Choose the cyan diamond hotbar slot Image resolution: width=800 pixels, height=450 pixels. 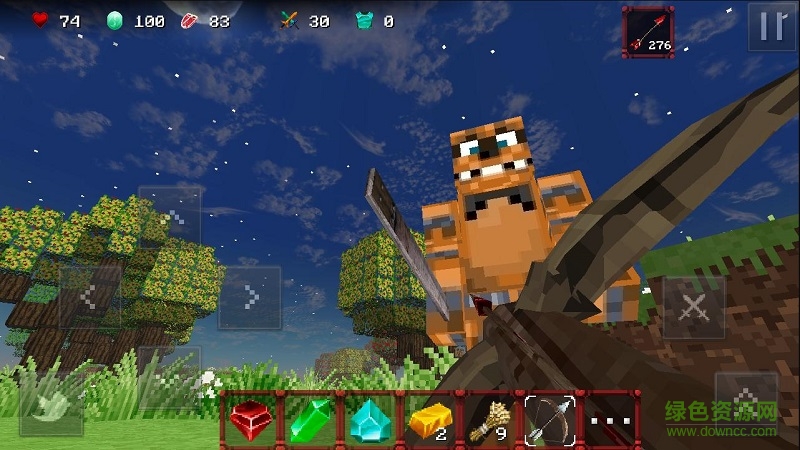click(x=371, y=419)
